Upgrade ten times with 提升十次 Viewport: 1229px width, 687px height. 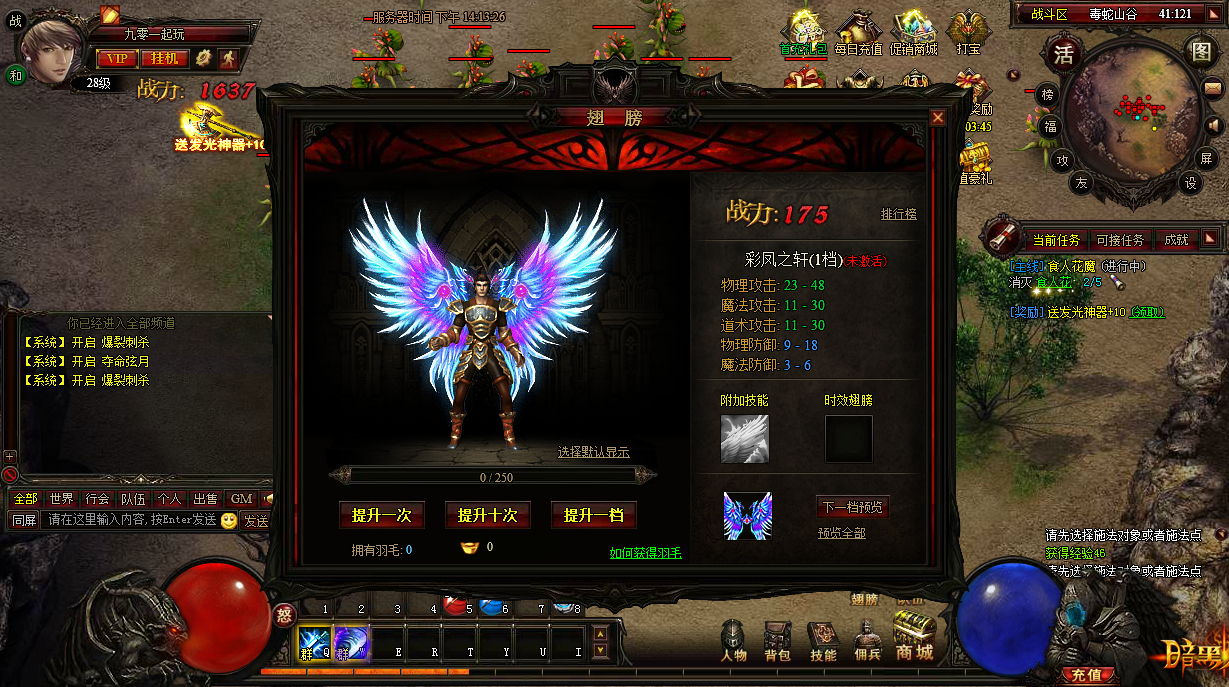(x=487, y=515)
